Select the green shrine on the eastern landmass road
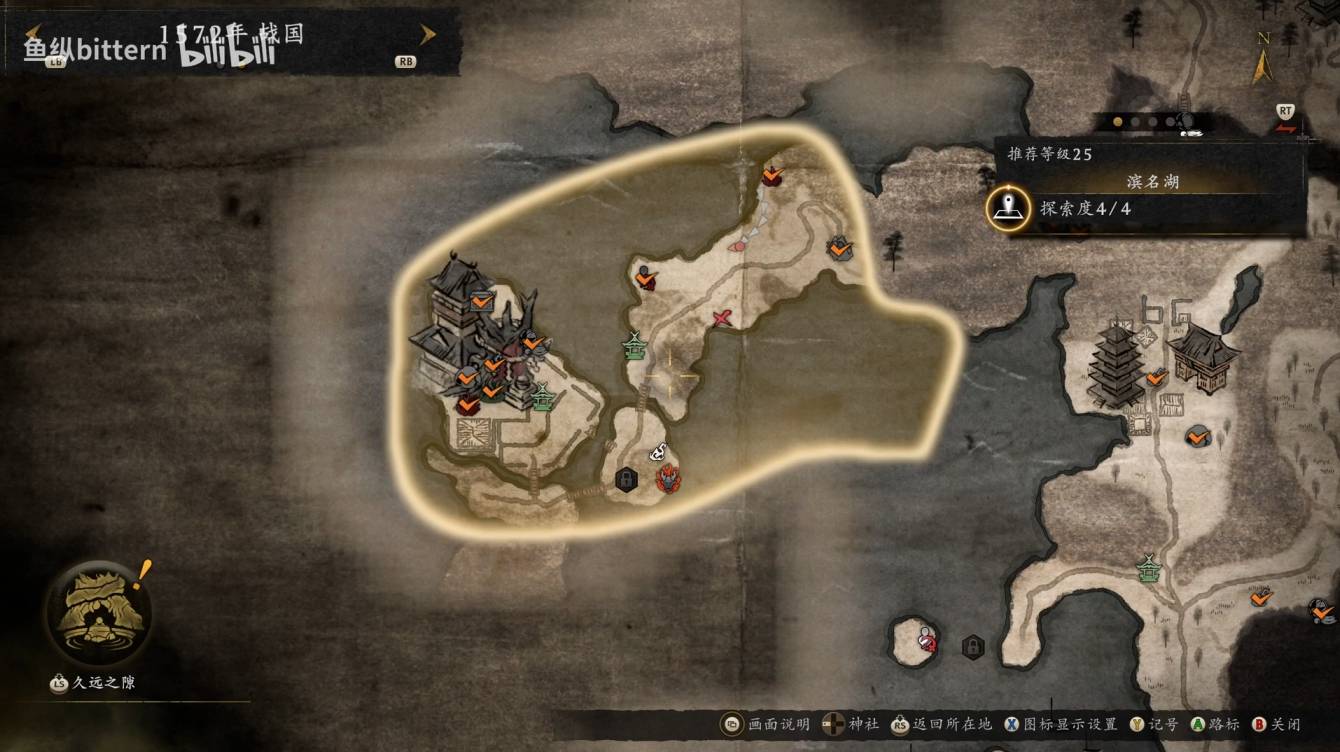The height and width of the screenshot is (752, 1340). click(x=1148, y=568)
